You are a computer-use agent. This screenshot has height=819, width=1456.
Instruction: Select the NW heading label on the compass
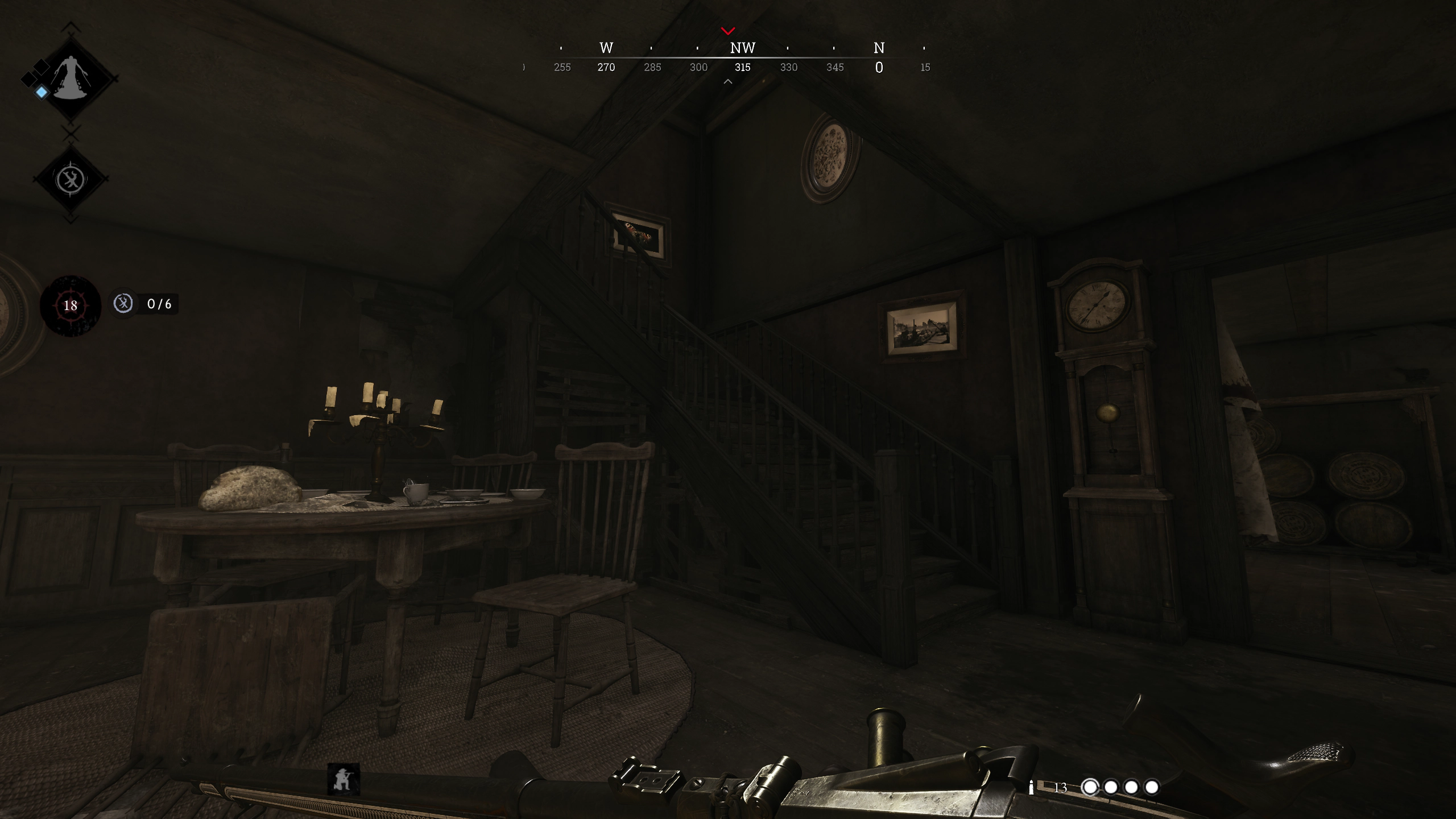[743, 48]
